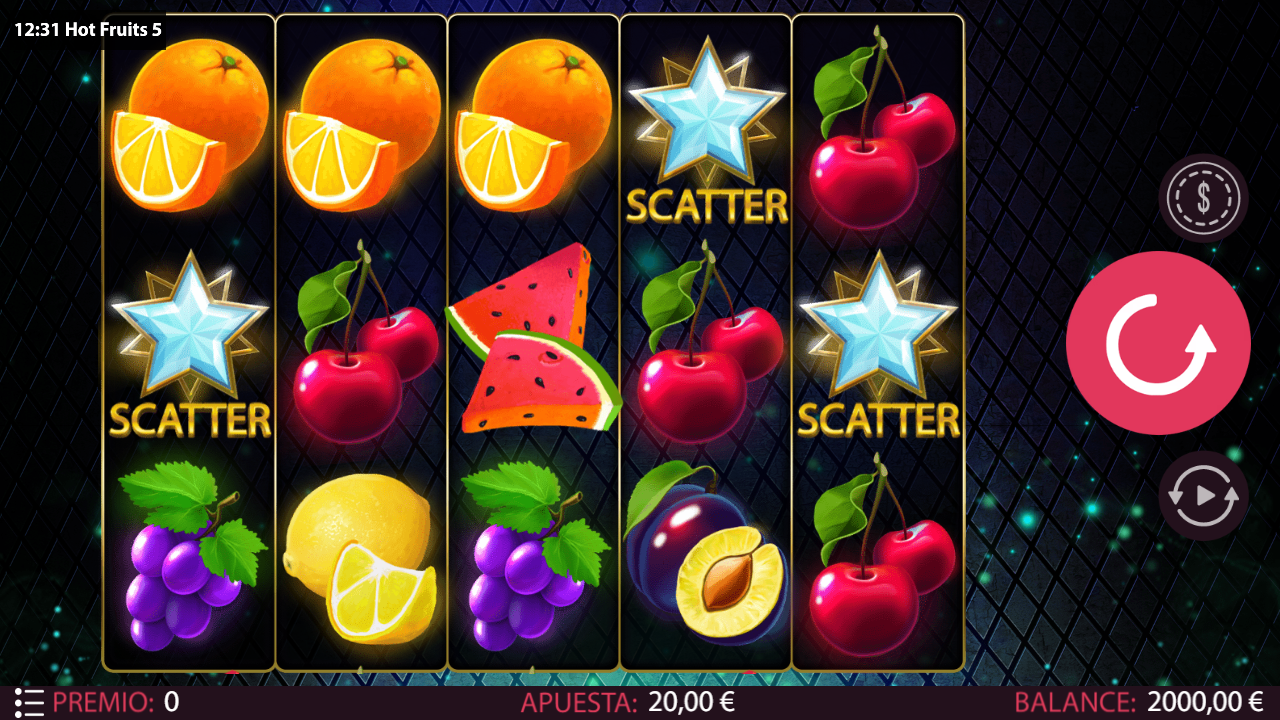The image size is (1280, 720).
Task: Open the hamburger menu icon
Action: point(29,702)
